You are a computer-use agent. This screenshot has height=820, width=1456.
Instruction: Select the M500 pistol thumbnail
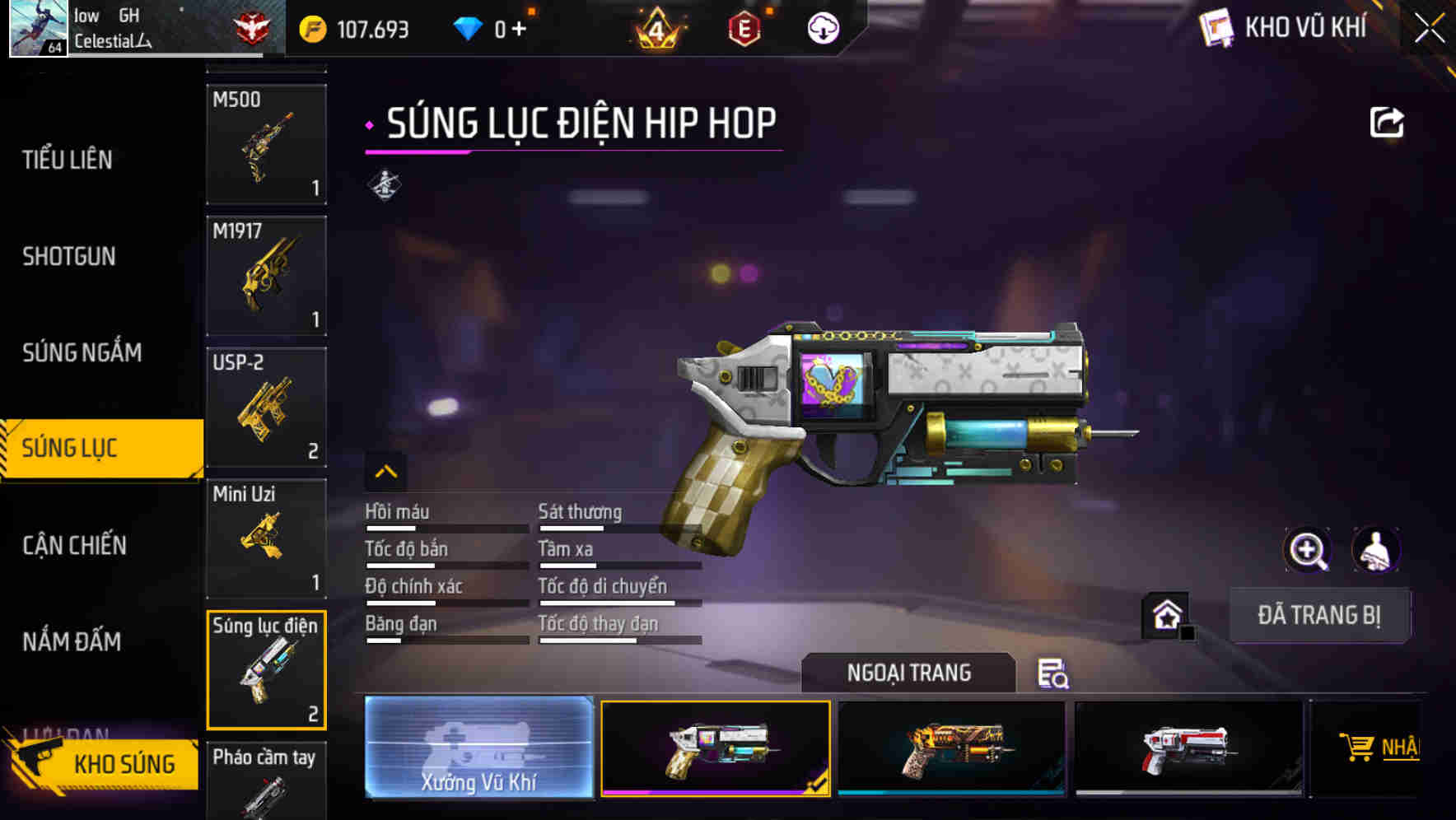pyautogui.click(x=266, y=144)
